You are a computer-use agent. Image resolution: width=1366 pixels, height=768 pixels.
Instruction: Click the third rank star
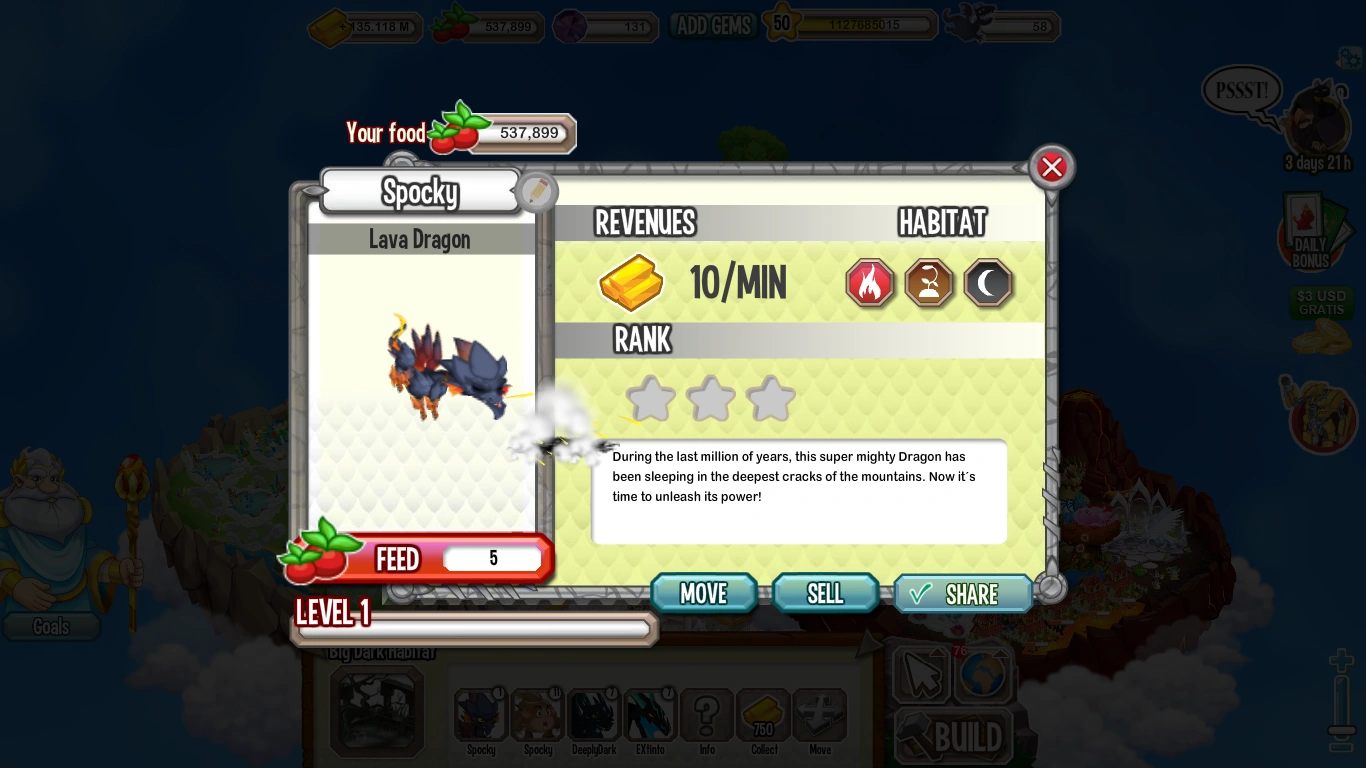tap(771, 398)
